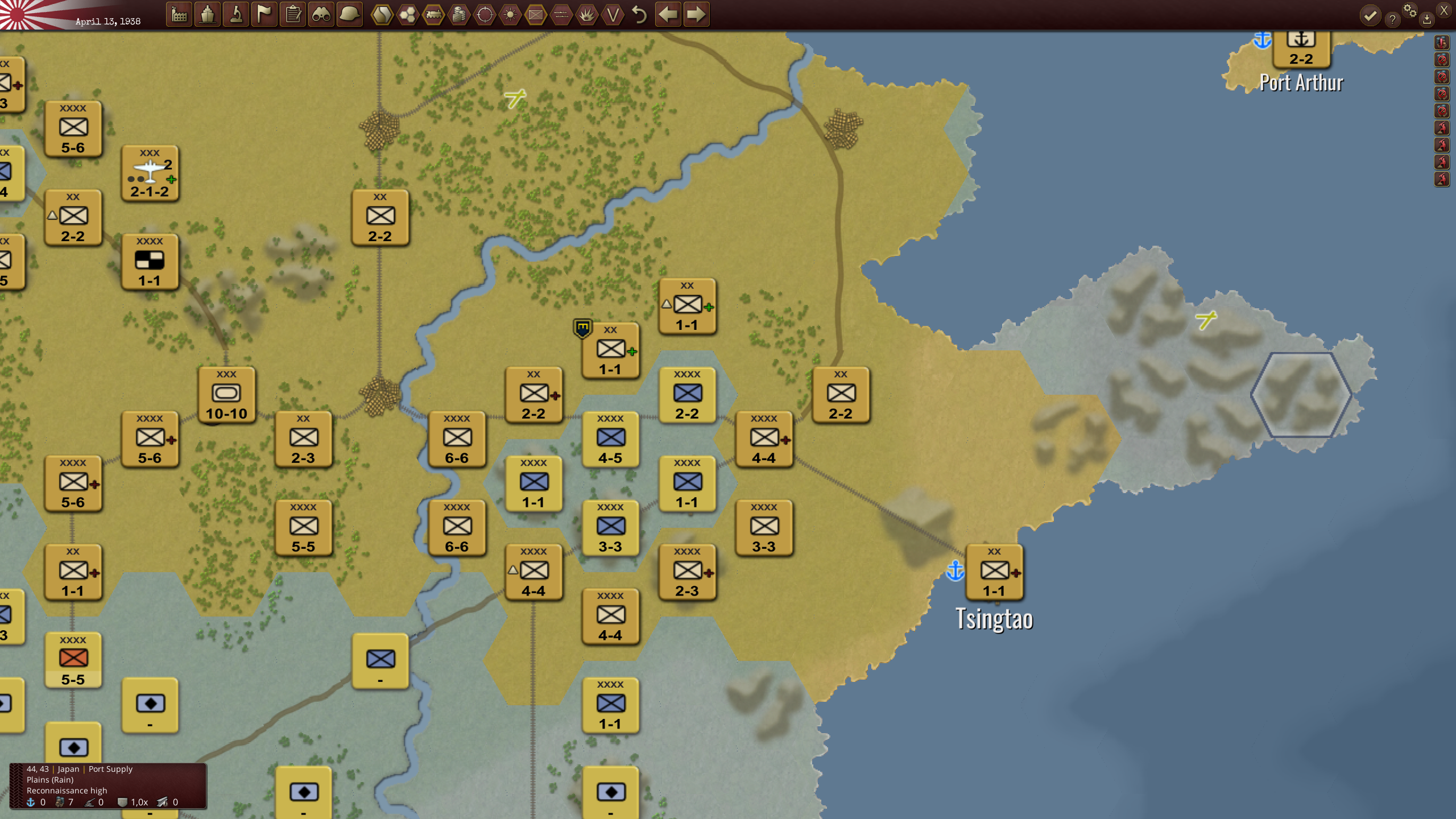Select the binoculars reconnaissance tool
The height and width of the screenshot is (819, 1456).
321,15
